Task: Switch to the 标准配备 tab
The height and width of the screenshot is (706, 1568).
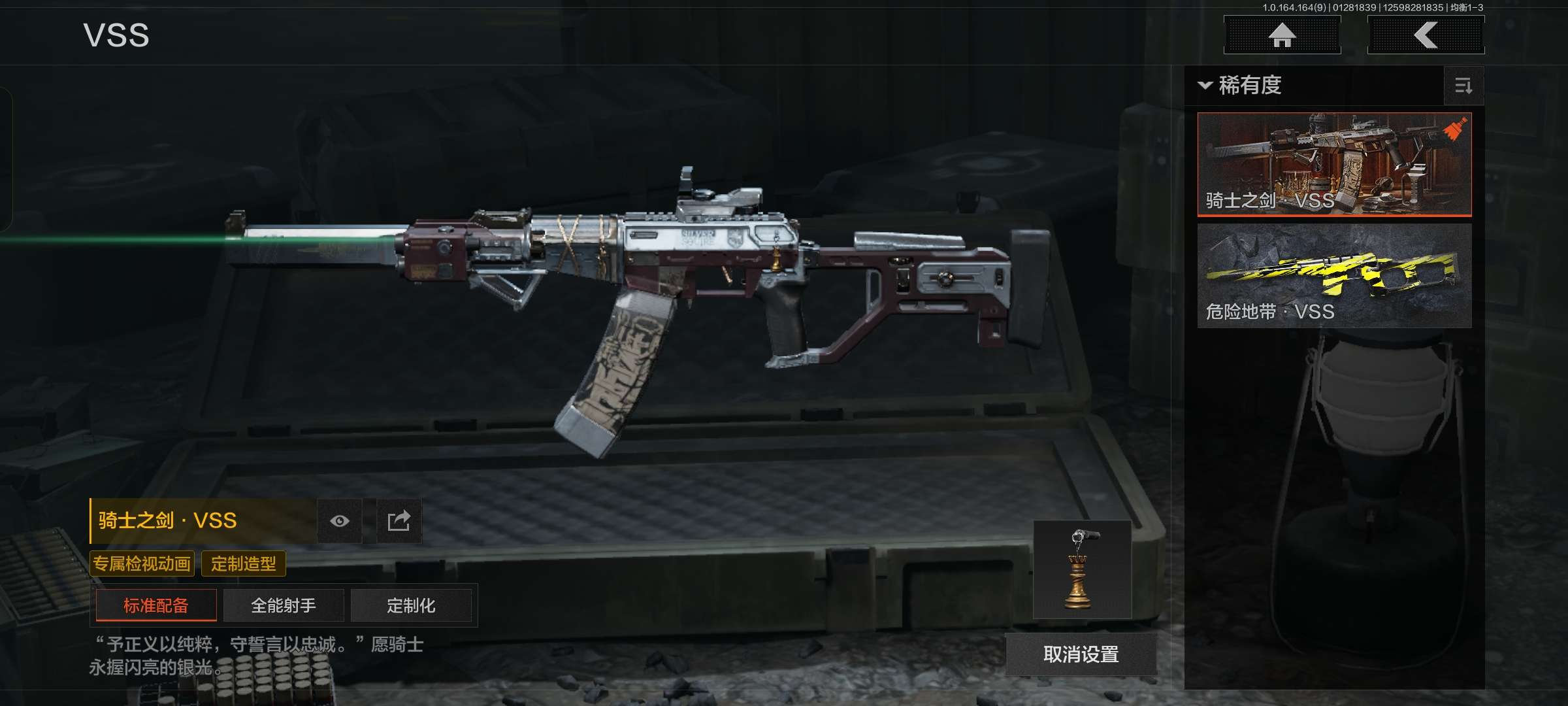Action: 156,605
